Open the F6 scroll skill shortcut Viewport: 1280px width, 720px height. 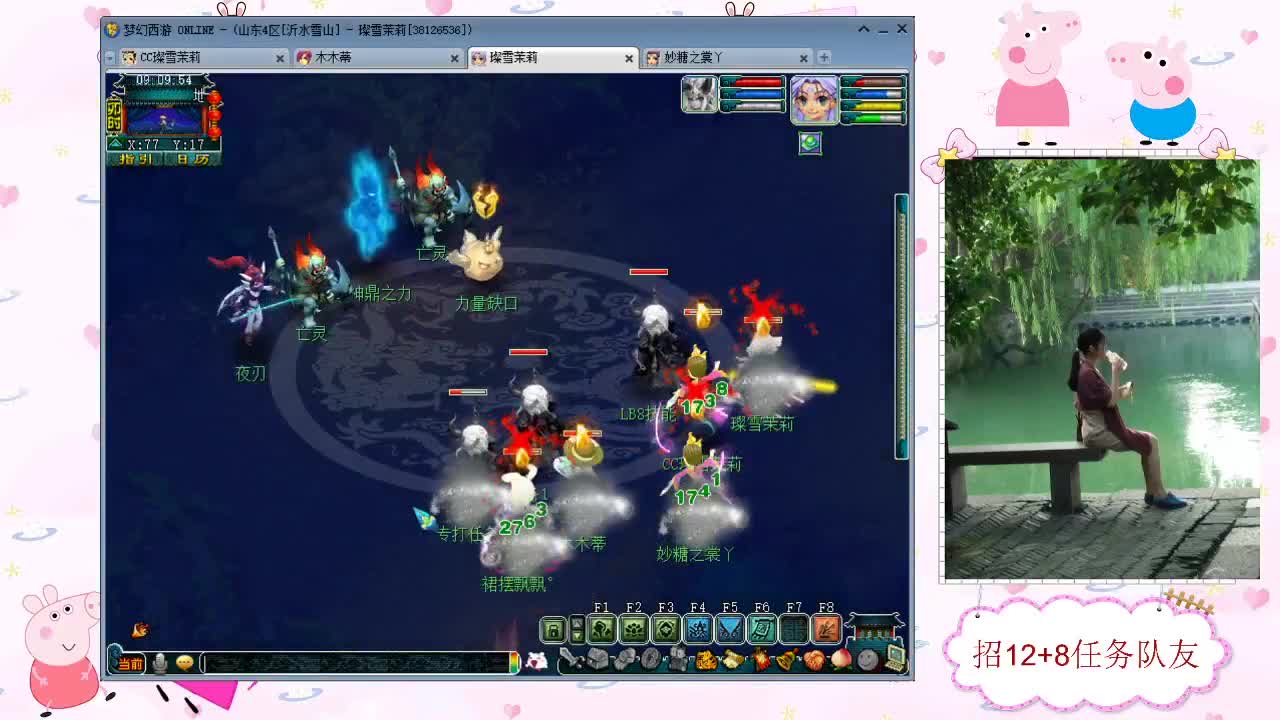tap(762, 627)
